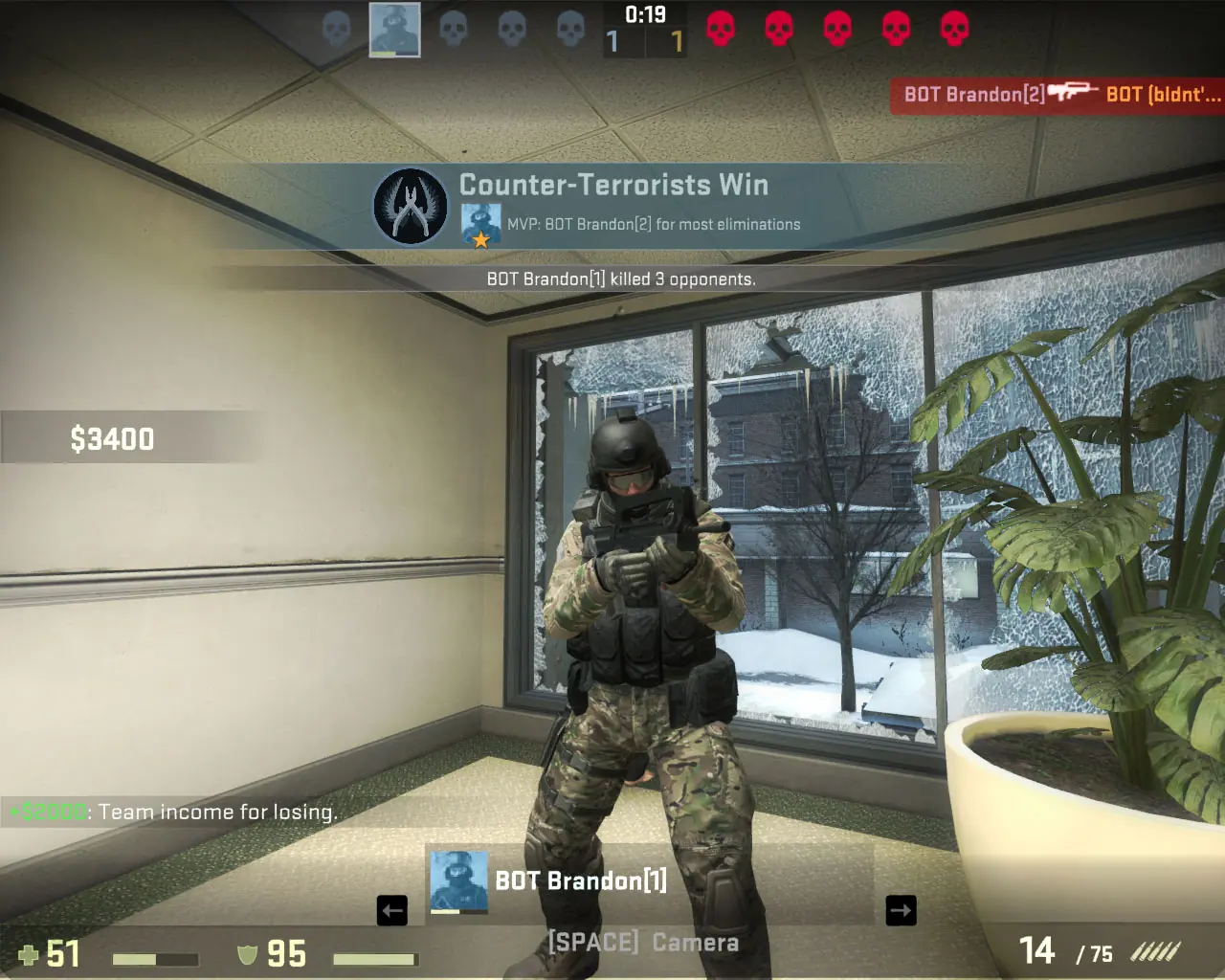Select BOT Brandon's avatar in the top scoreboard

tap(394, 30)
